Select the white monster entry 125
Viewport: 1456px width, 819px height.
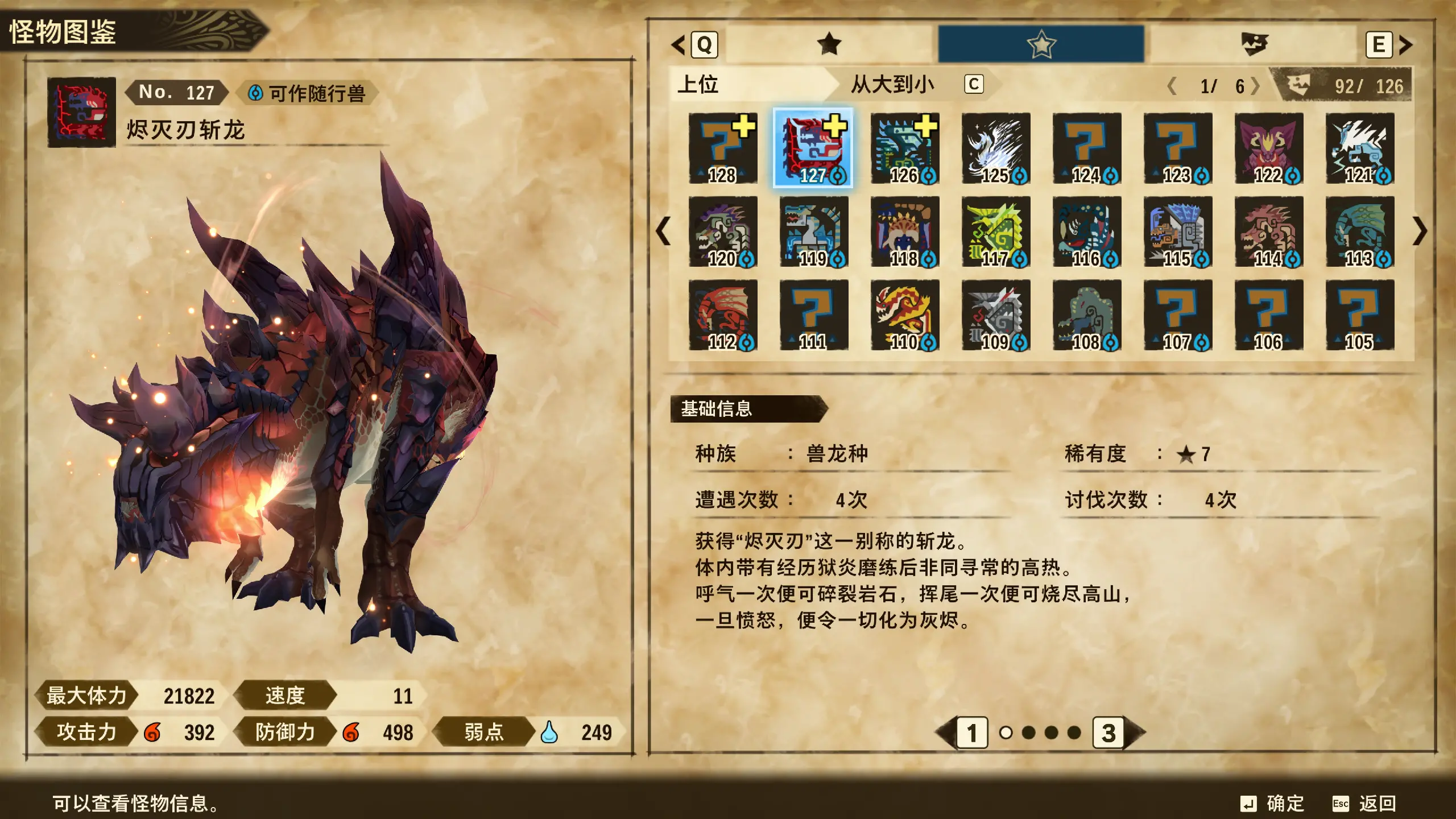(995, 148)
